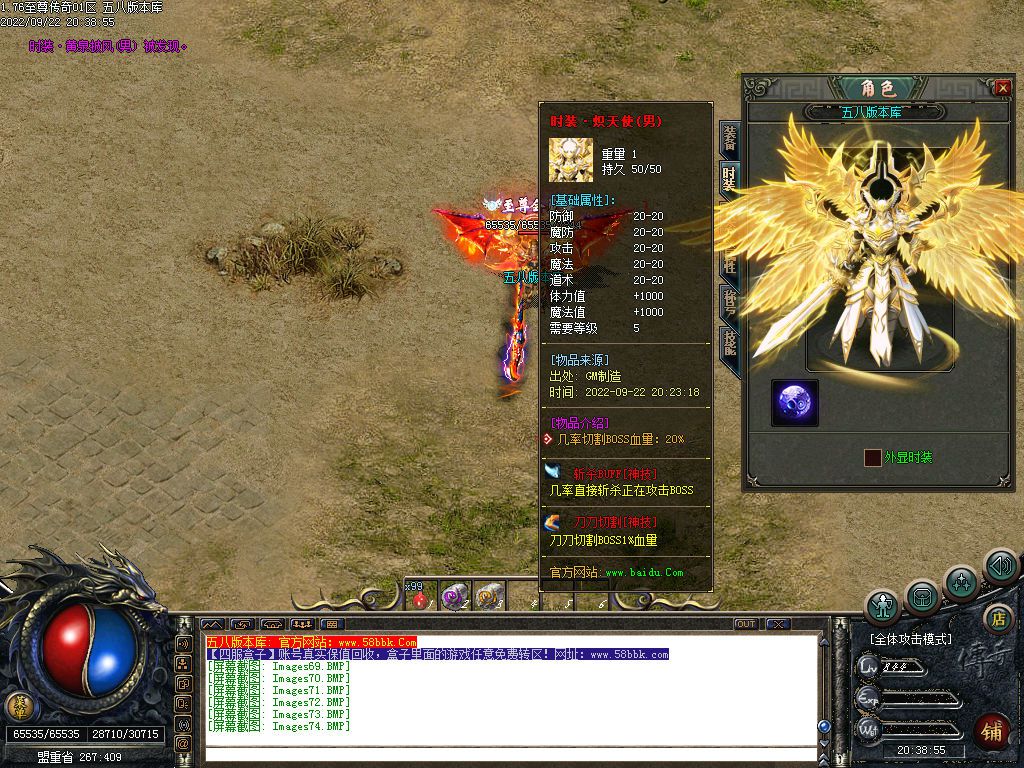Select the purple orb fashion slot
This screenshot has width=1024, height=768.
[795, 402]
